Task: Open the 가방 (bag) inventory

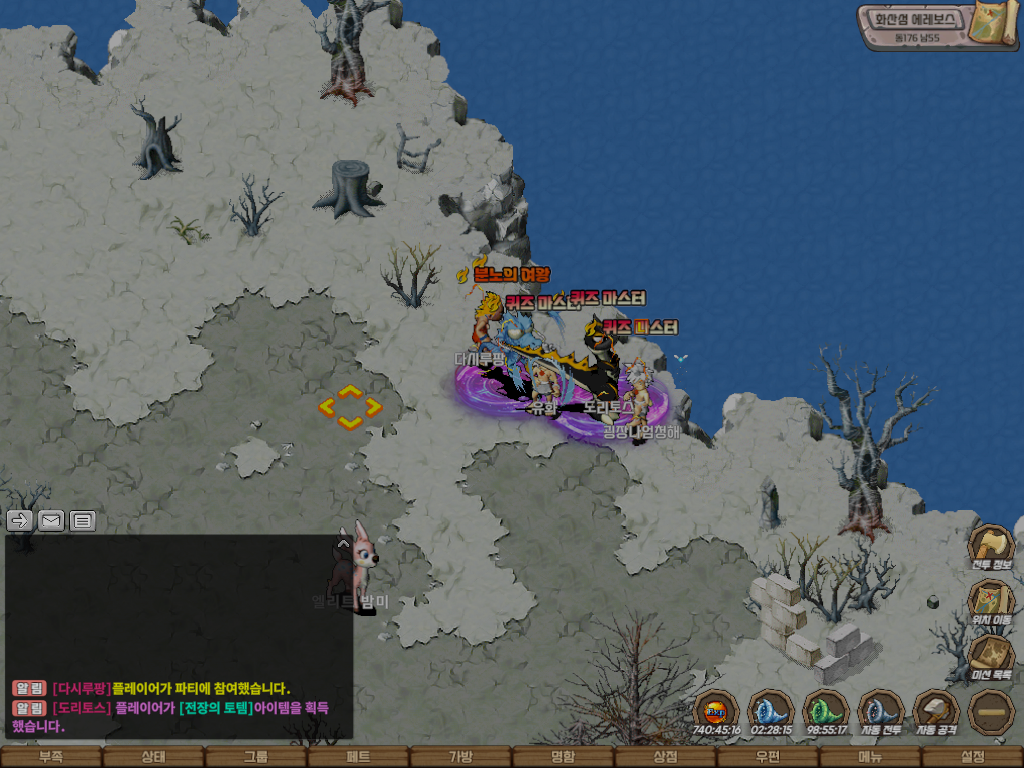Action: point(461,757)
